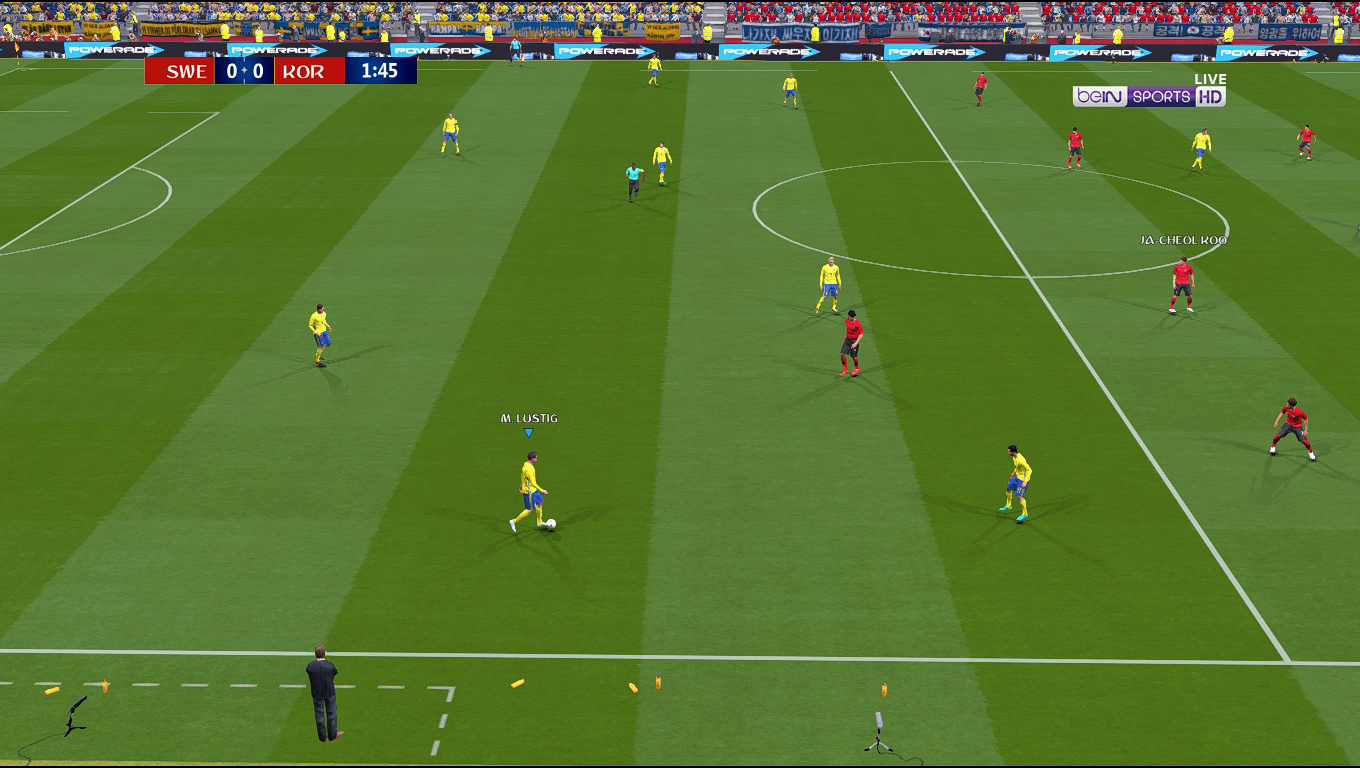1360x768 pixels.
Task: Select the M. LUSTIG player name label
Action: pyautogui.click(x=528, y=418)
